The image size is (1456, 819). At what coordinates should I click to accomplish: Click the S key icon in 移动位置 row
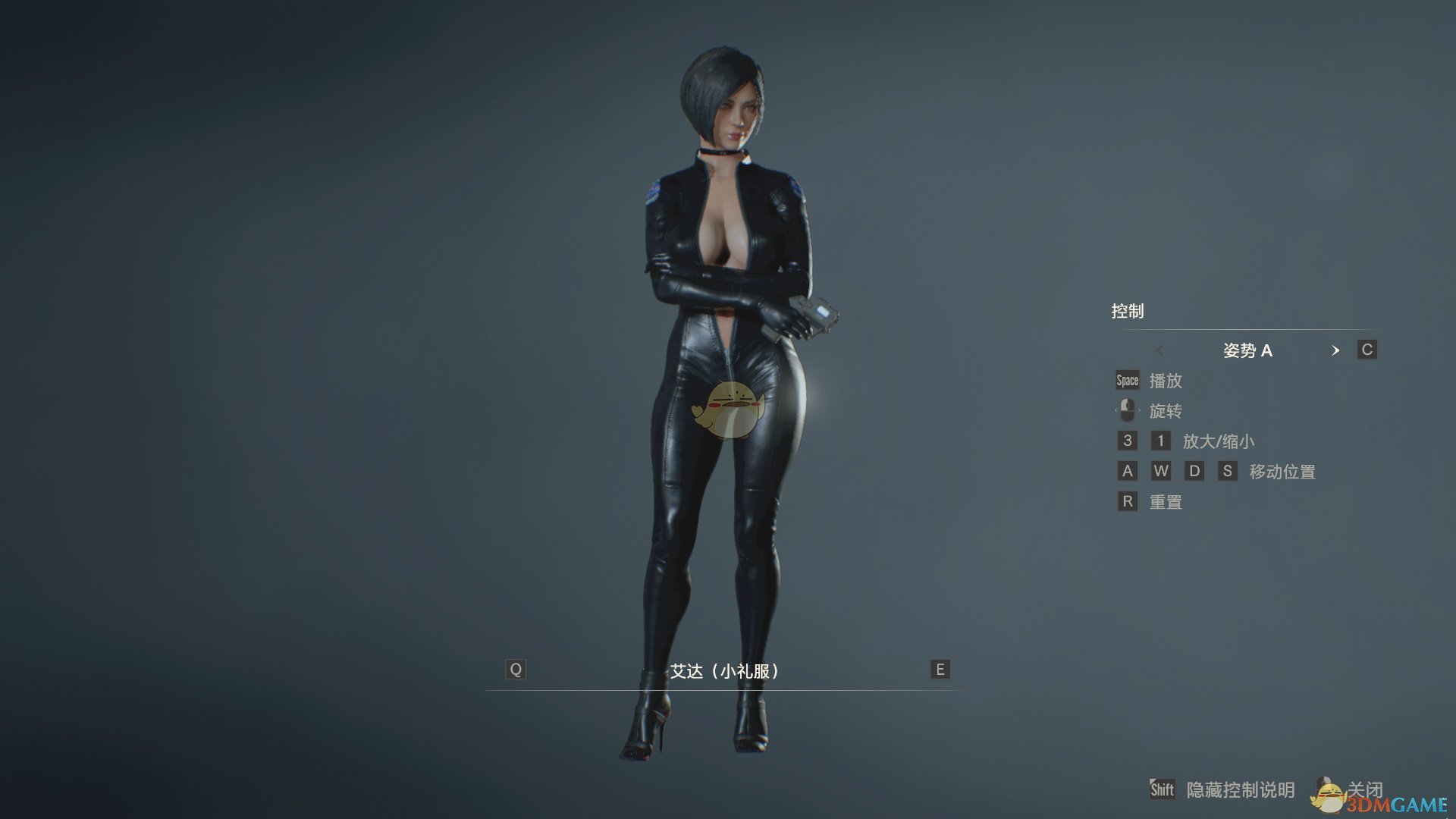point(1229,470)
